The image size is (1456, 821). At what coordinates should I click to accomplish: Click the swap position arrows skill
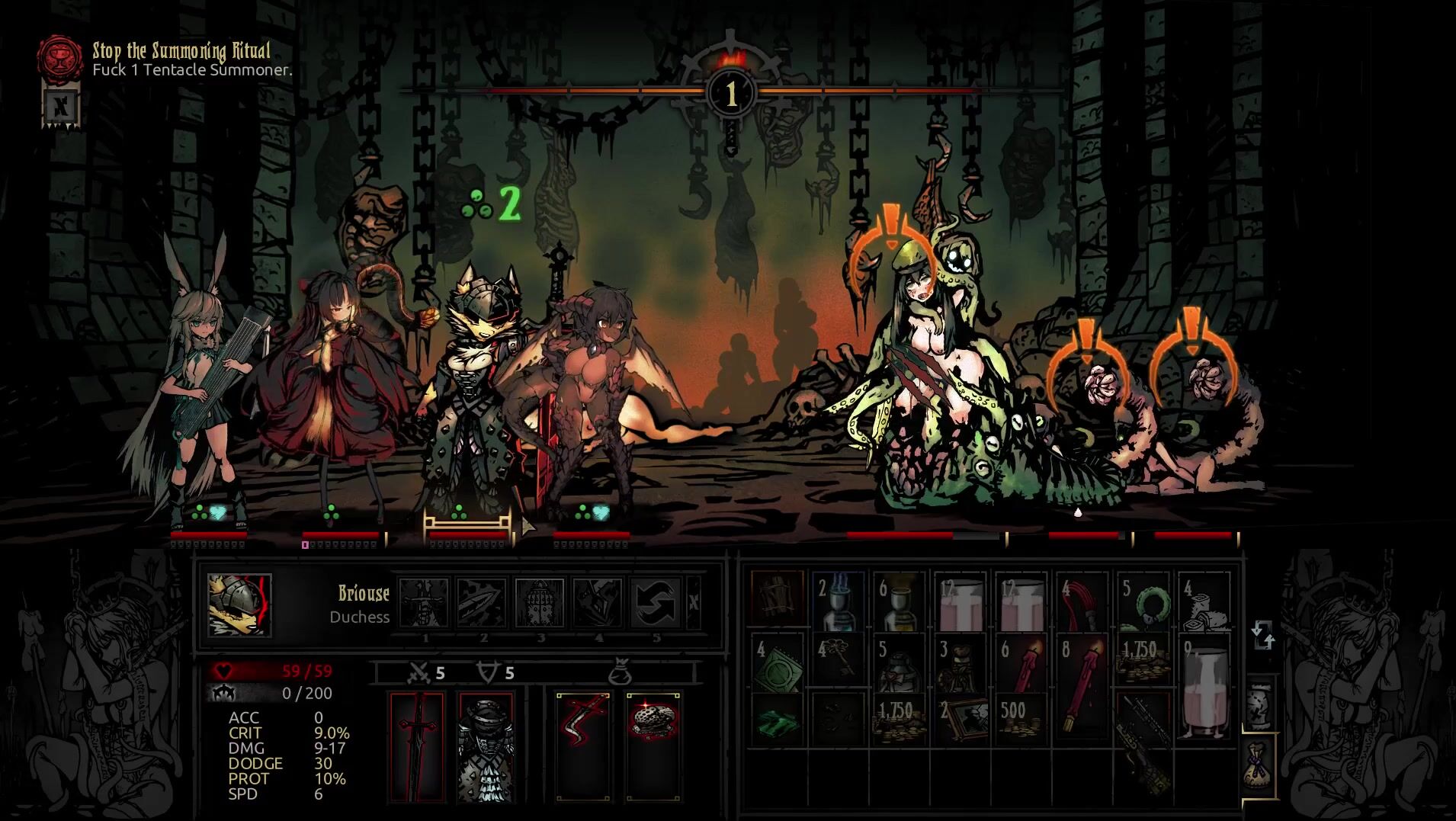(x=656, y=603)
